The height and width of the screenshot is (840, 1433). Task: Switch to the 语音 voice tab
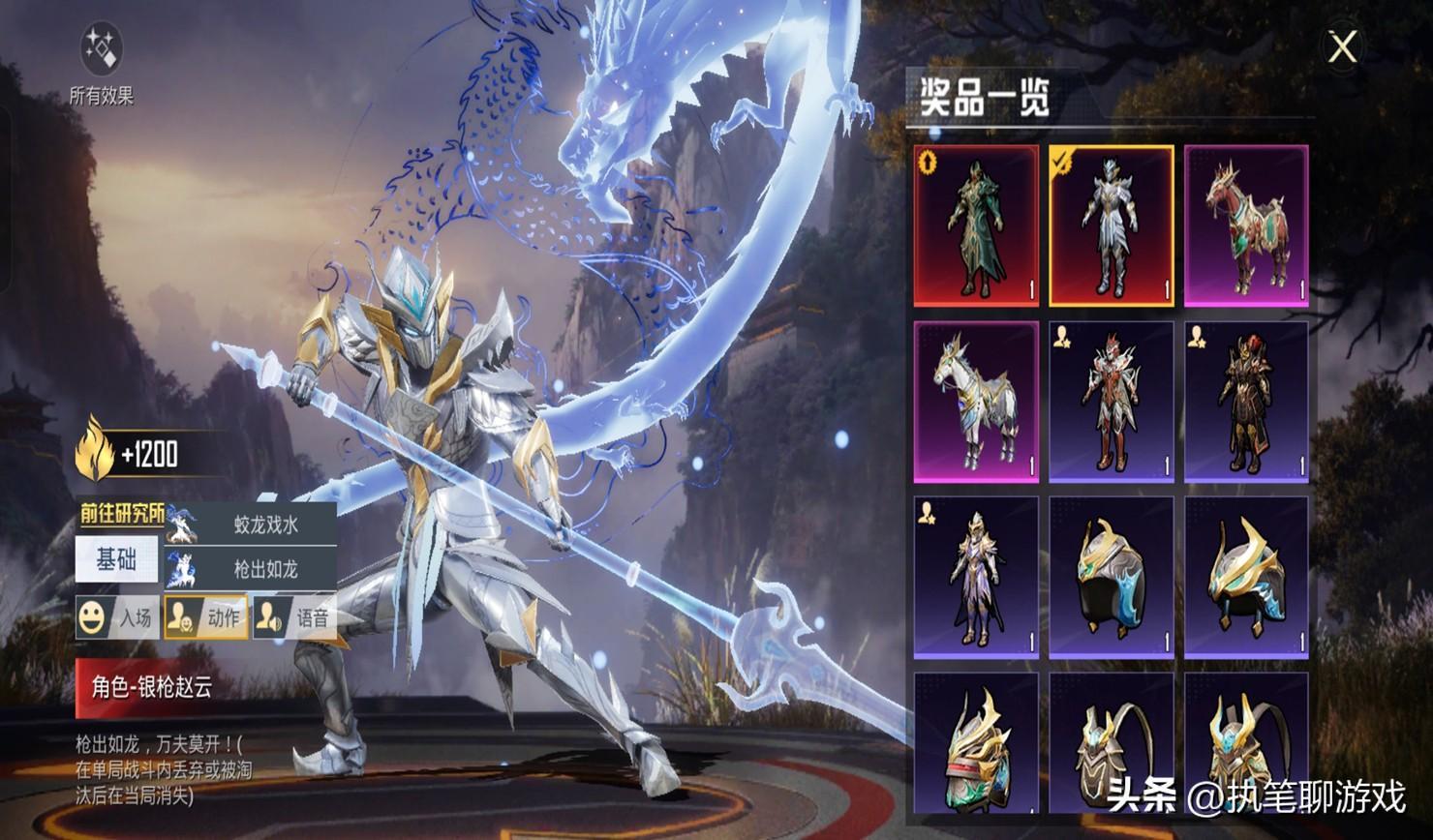tap(293, 617)
